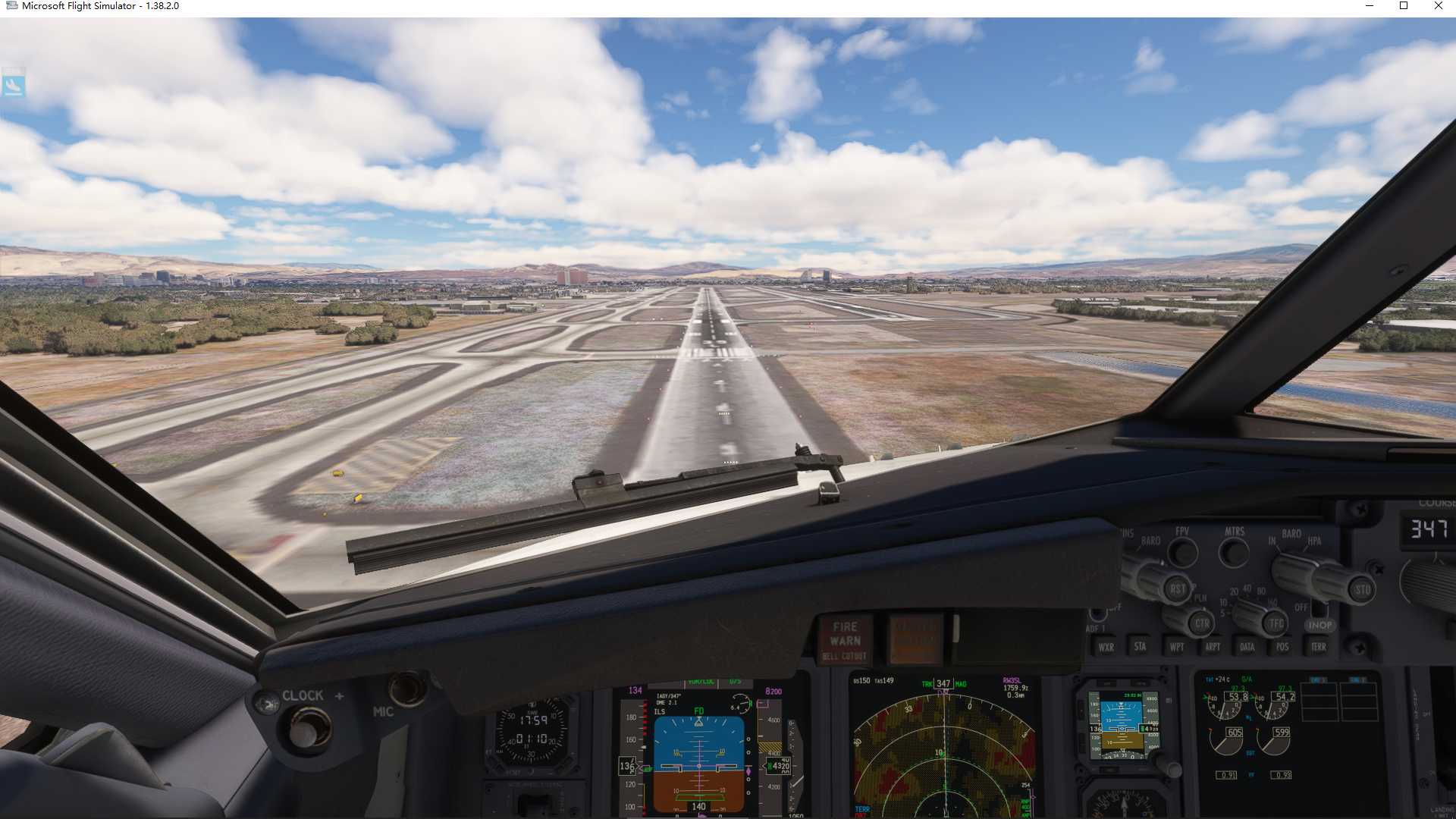Open the in-game toolbar arrow icon
The height and width of the screenshot is (819, 1456).
pos(15,86)
